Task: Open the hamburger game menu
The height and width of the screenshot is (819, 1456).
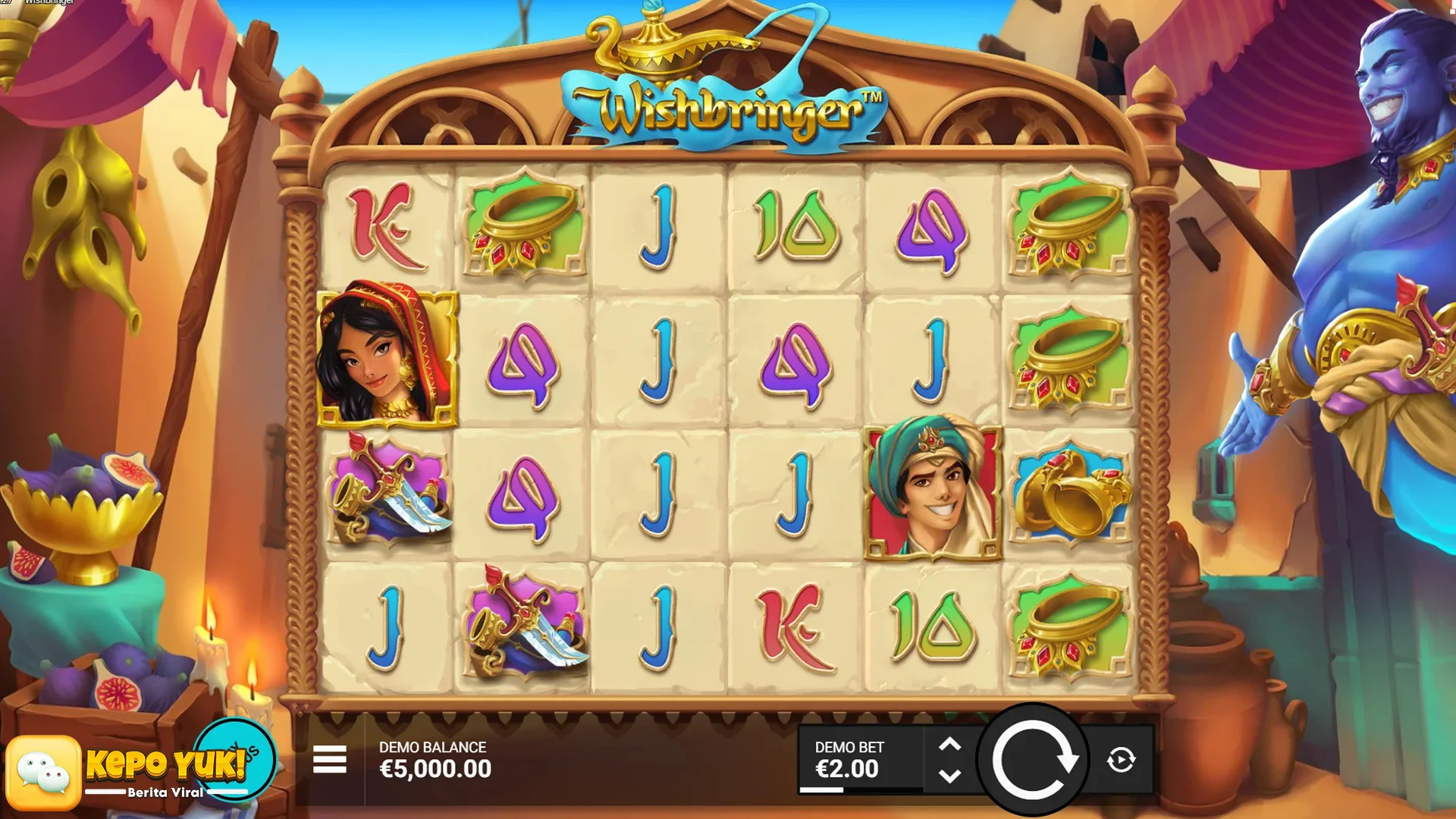Action: point(329,759)
